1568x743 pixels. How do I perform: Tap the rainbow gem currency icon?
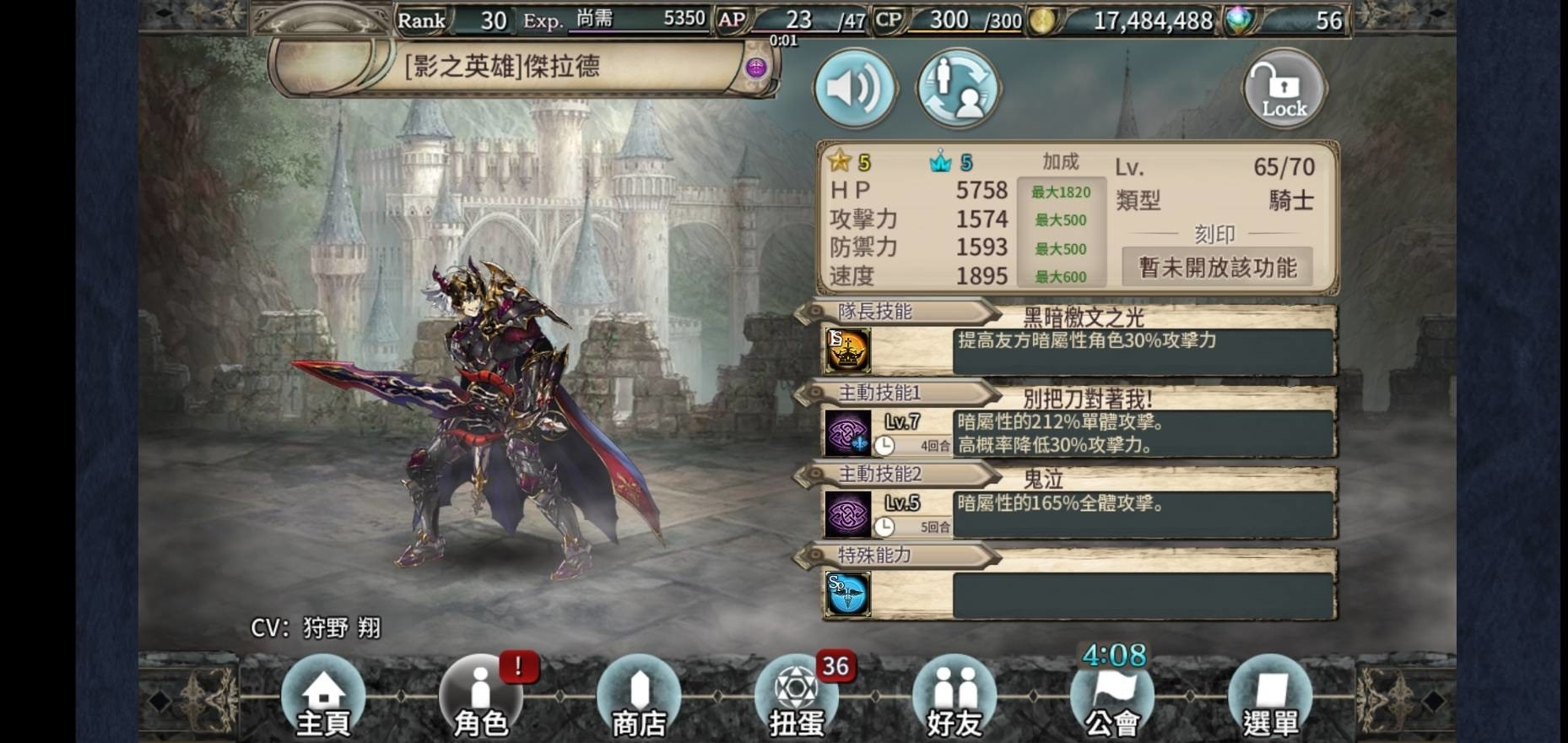(x=1238, y=20)
